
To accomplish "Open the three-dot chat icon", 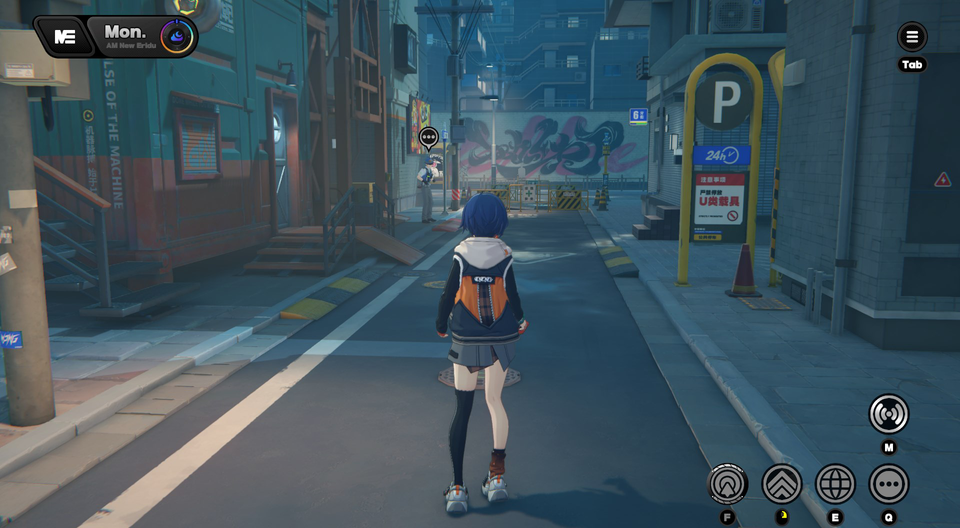I will 888,484.
